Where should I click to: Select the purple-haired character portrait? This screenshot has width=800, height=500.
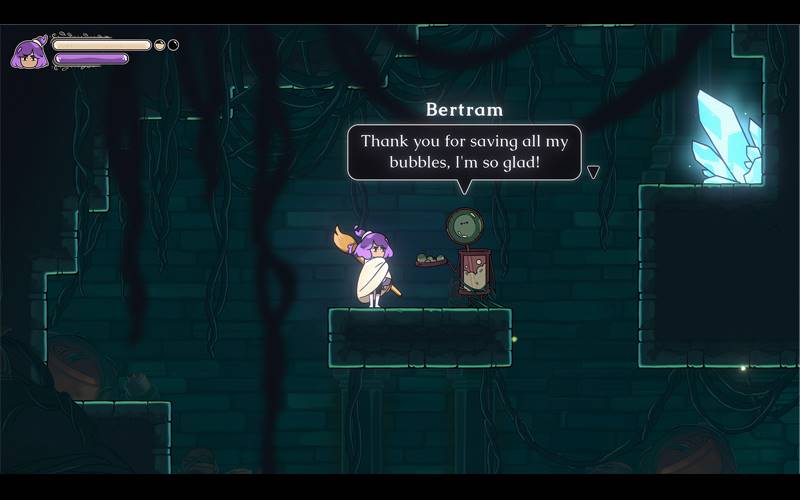click(x=29, y=52)
